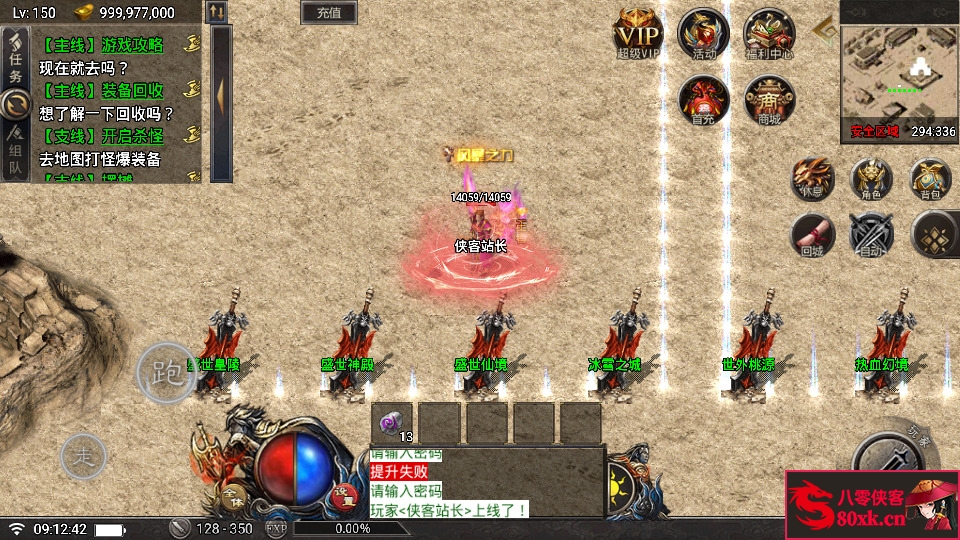Open the 首充 first recharge offer
This screenshot has height=540, width=960.
(703, 99)
